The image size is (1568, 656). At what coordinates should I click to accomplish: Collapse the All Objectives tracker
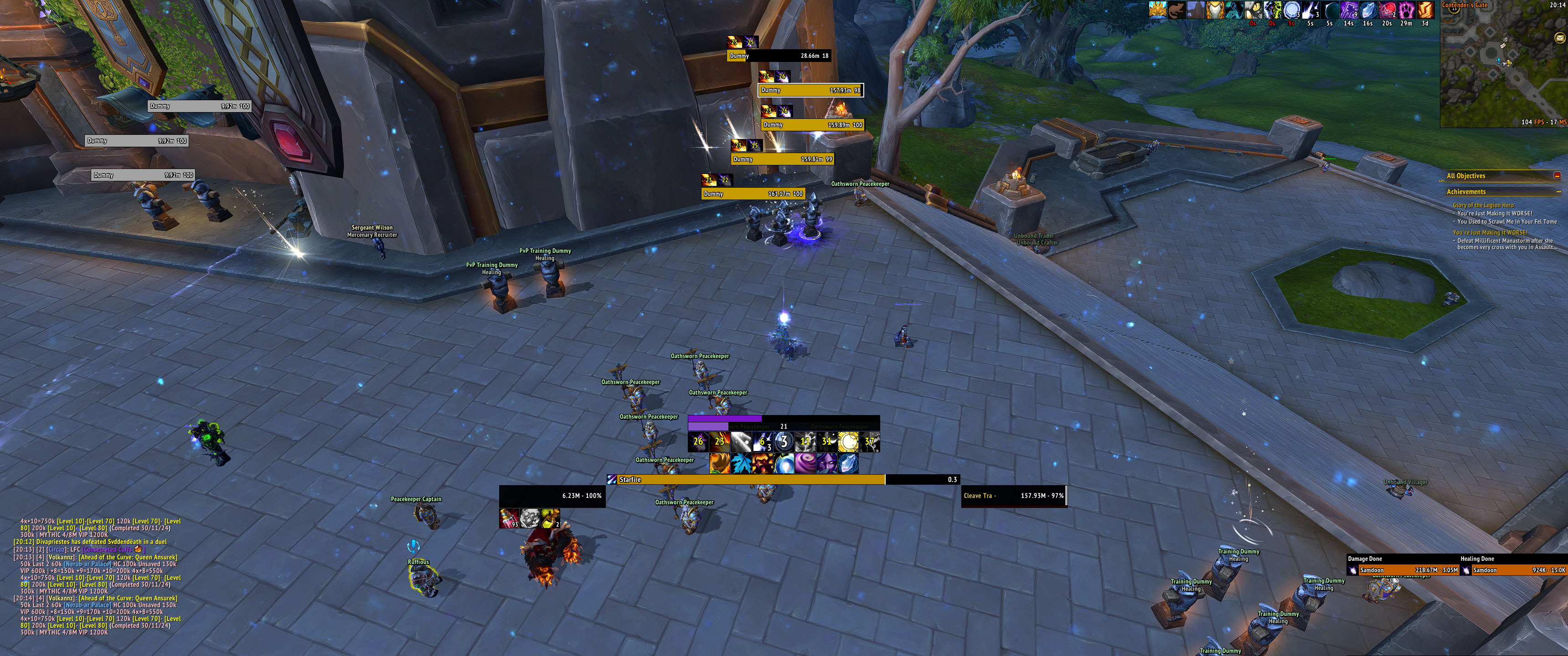1557,176
